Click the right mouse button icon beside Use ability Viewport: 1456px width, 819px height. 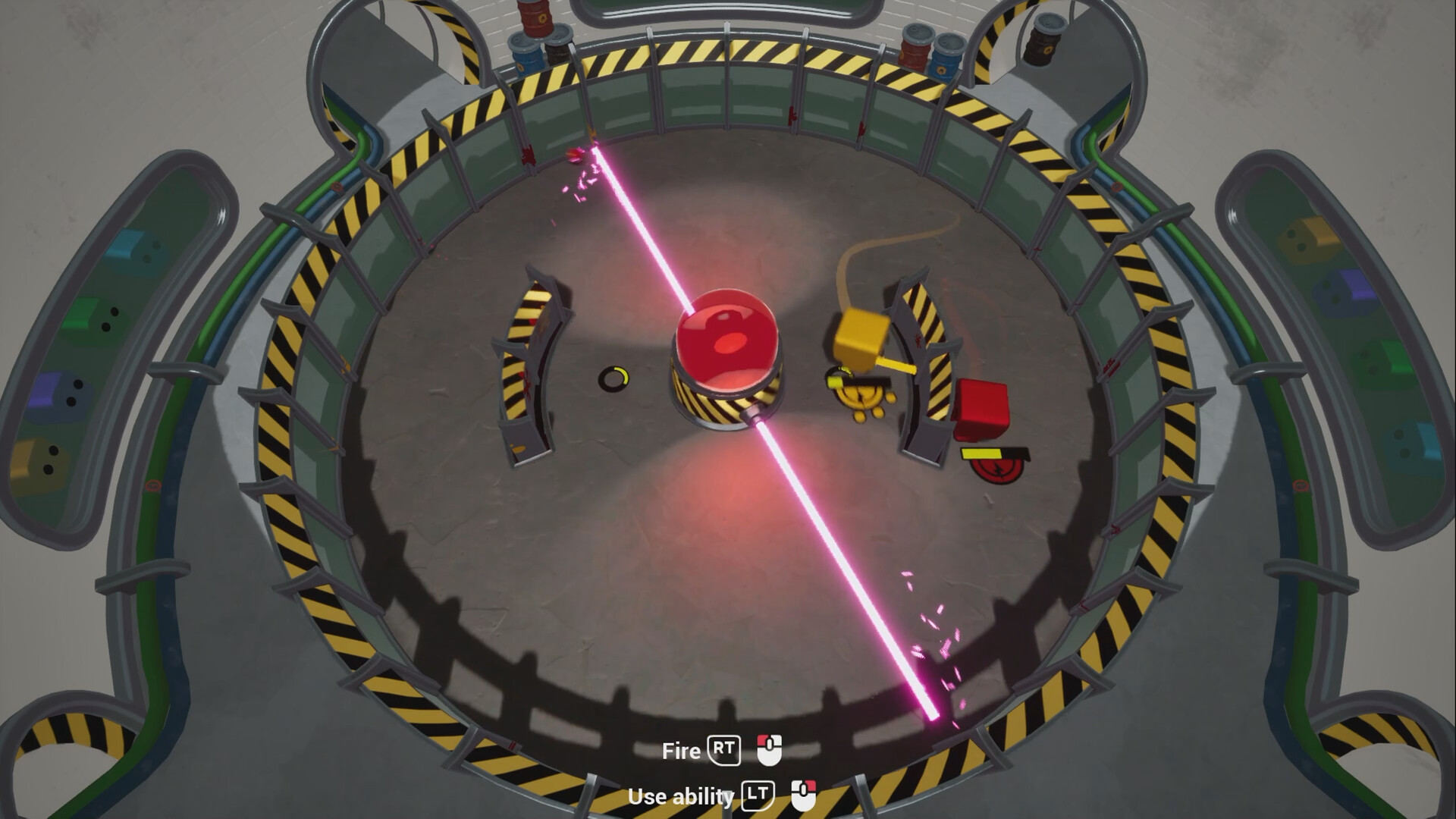coord(805,796)
